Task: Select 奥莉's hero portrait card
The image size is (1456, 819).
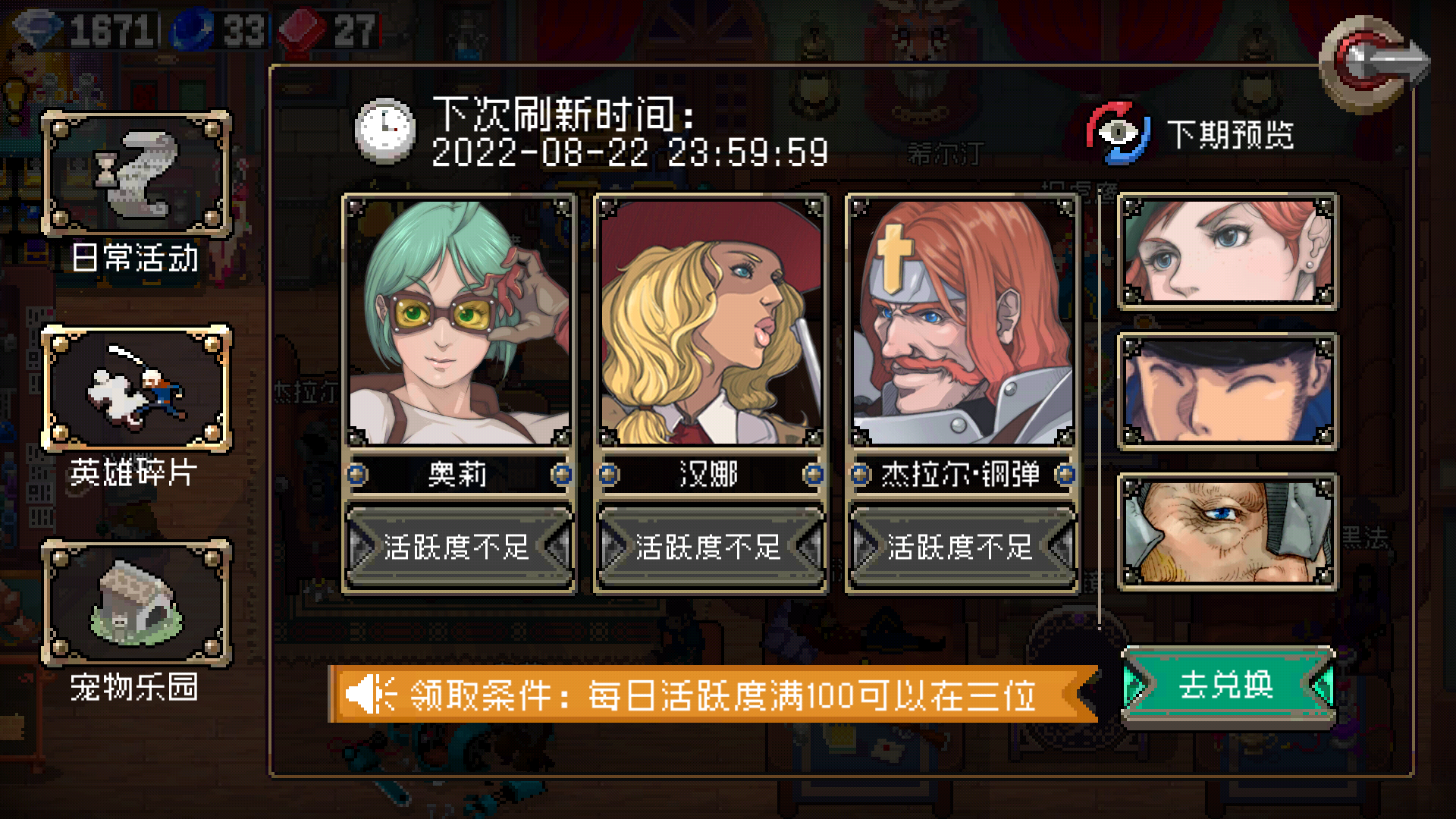Action: pyautogui.click(x=459, y=318)
